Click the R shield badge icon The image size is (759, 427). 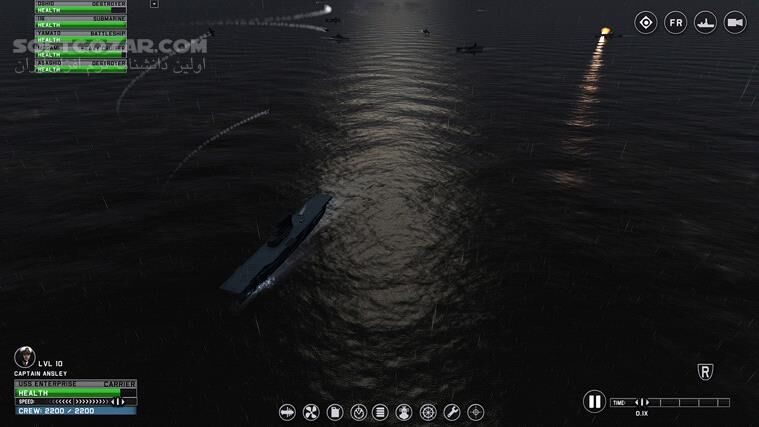point(705,372)
